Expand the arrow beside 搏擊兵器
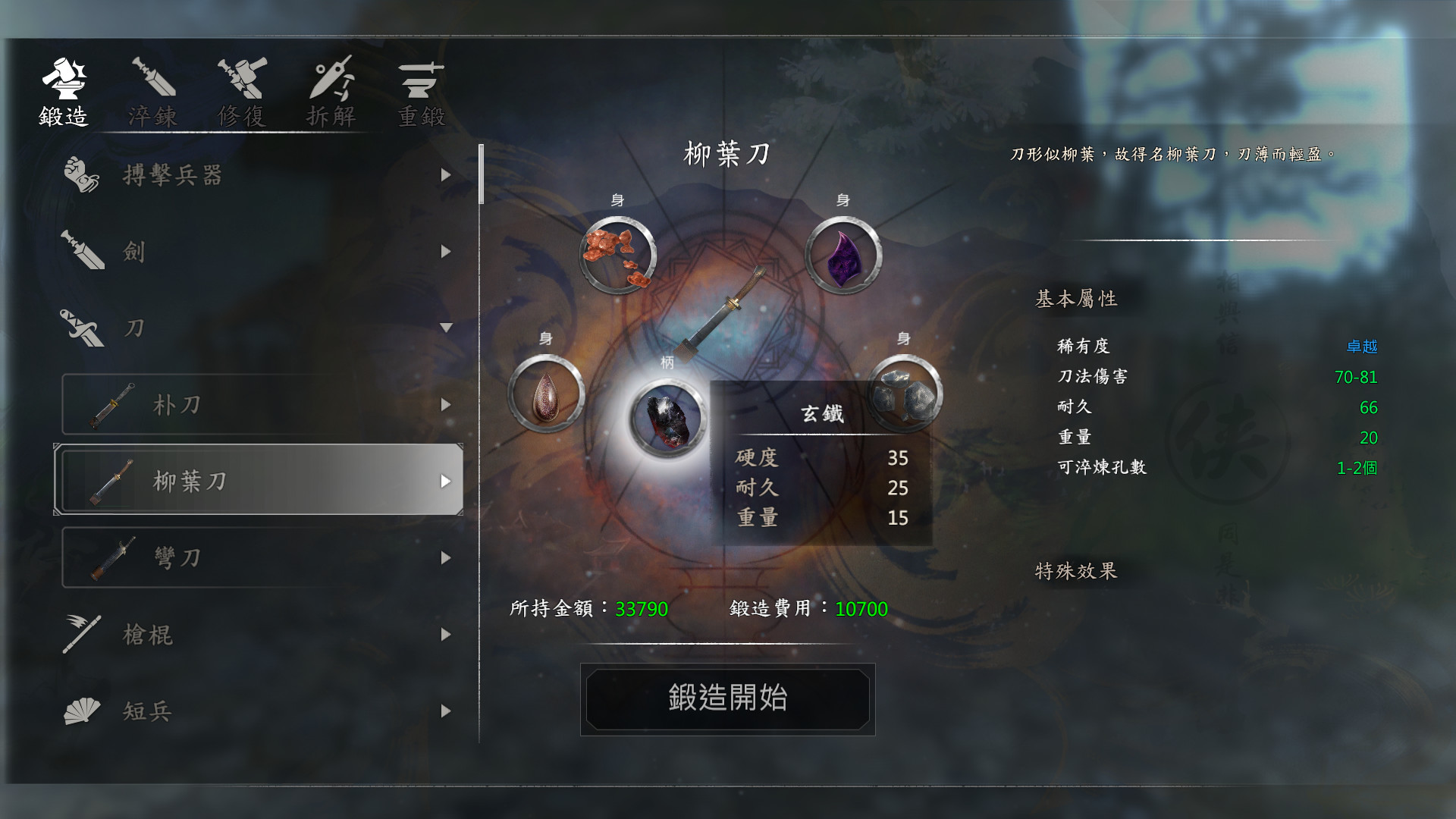 point(446,176)
